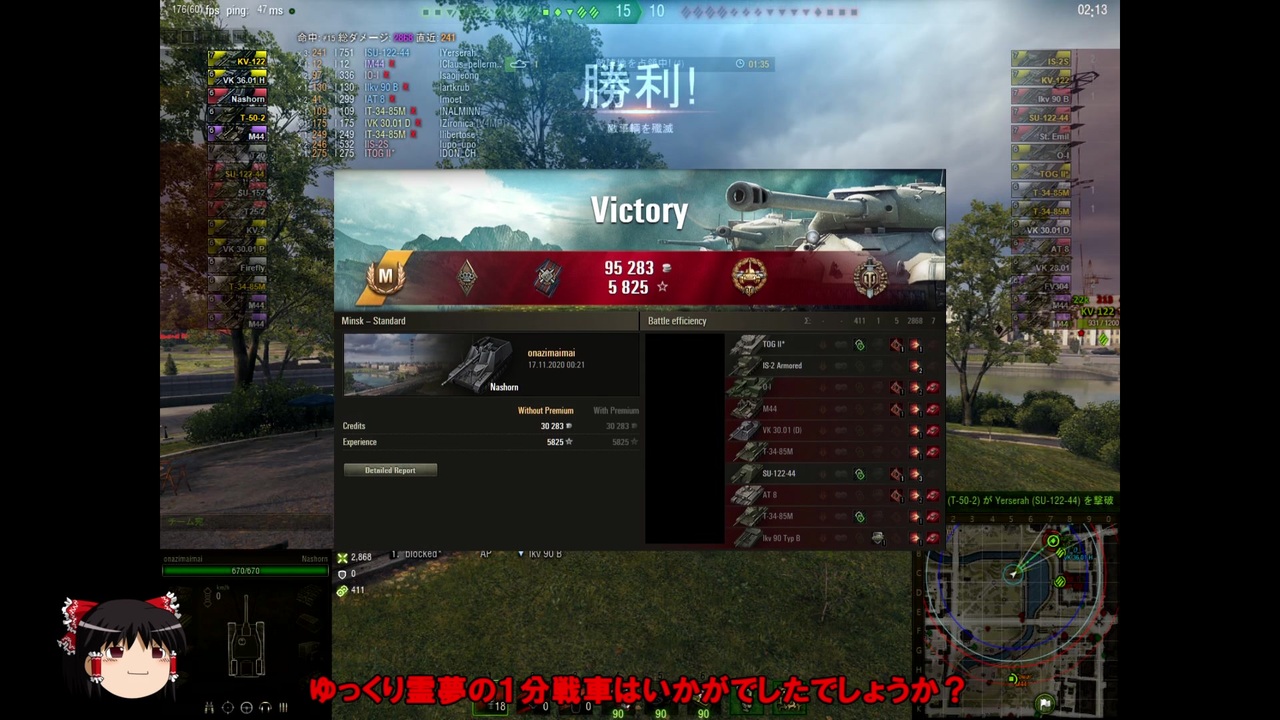Viewport: 1280px width, 720px height.
Task: Click the damage blocked shield icon
Action: click(344, 574)
